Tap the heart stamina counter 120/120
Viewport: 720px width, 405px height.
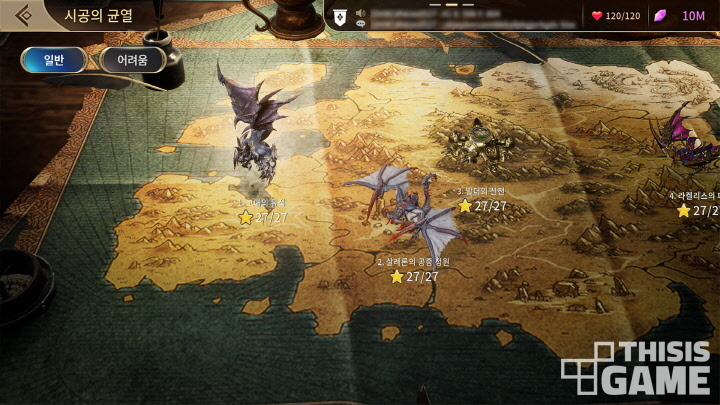coord(616,16)
